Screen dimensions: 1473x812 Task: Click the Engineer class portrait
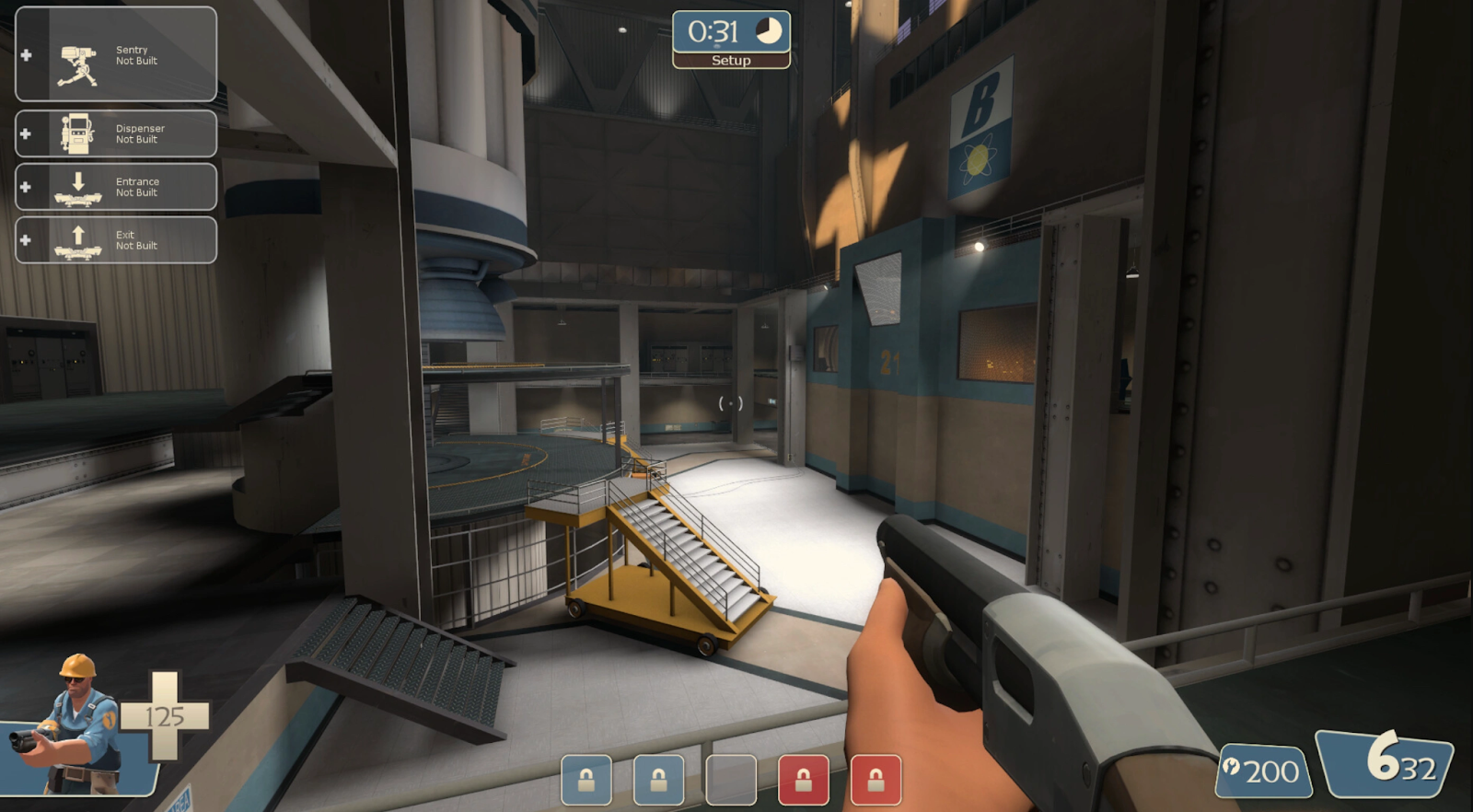click(x=75, y=727)
